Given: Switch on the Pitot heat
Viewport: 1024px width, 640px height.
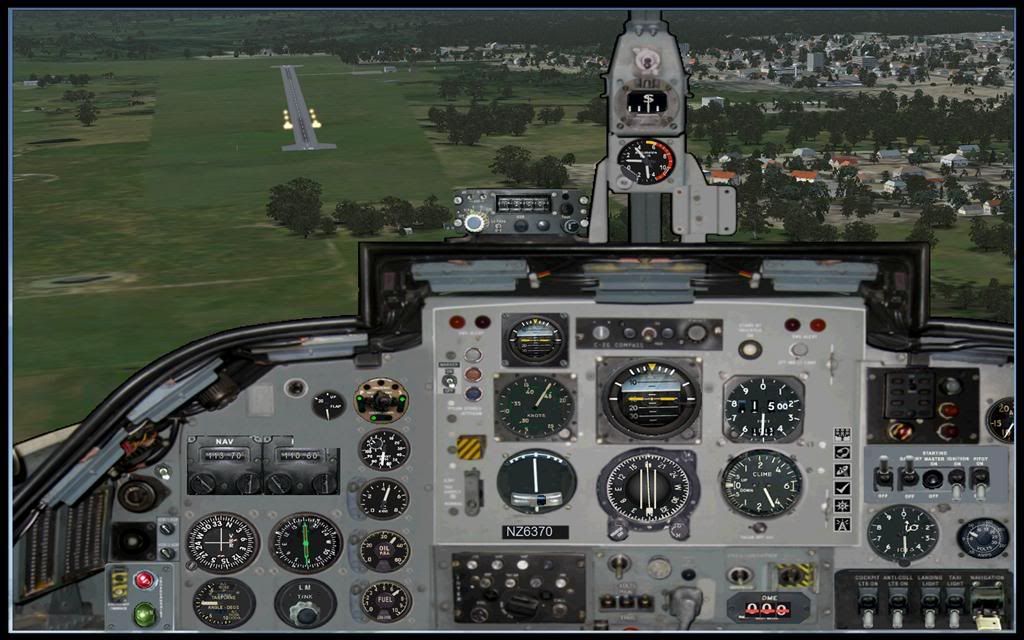Looking at the screenshot, I should pos(980,477).
